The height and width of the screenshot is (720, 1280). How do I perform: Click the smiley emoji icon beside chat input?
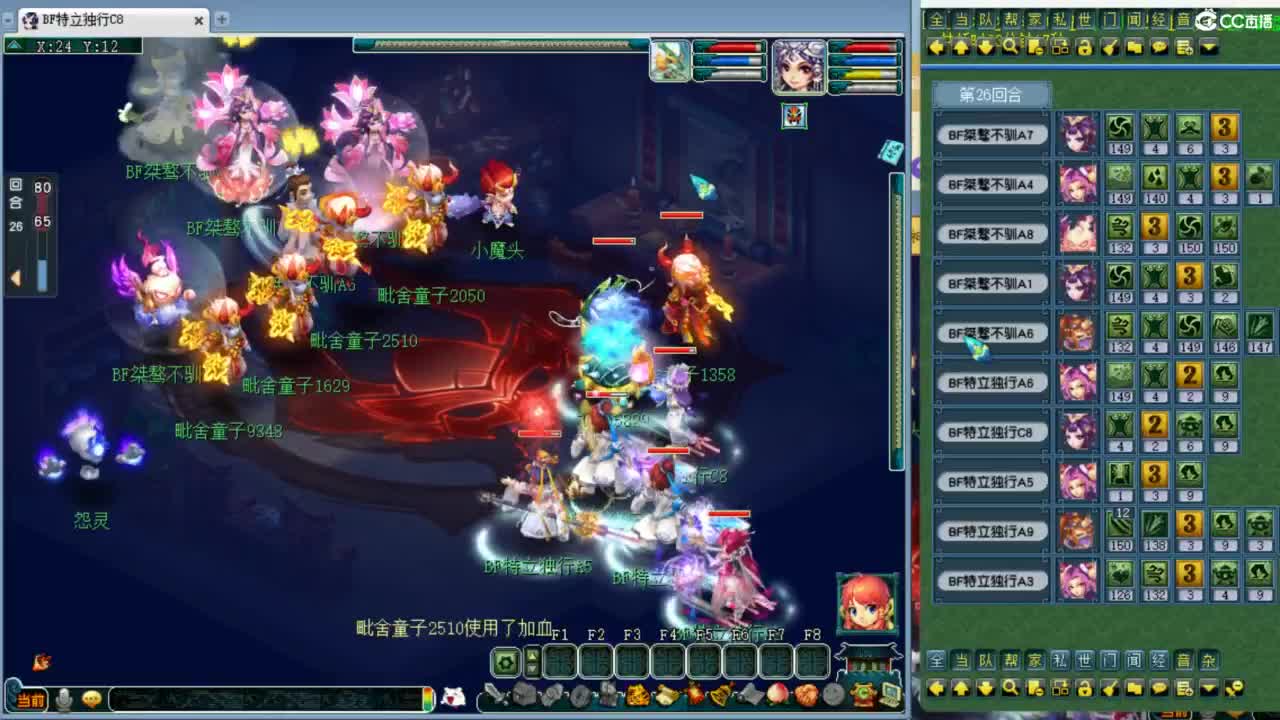[91, 697]
